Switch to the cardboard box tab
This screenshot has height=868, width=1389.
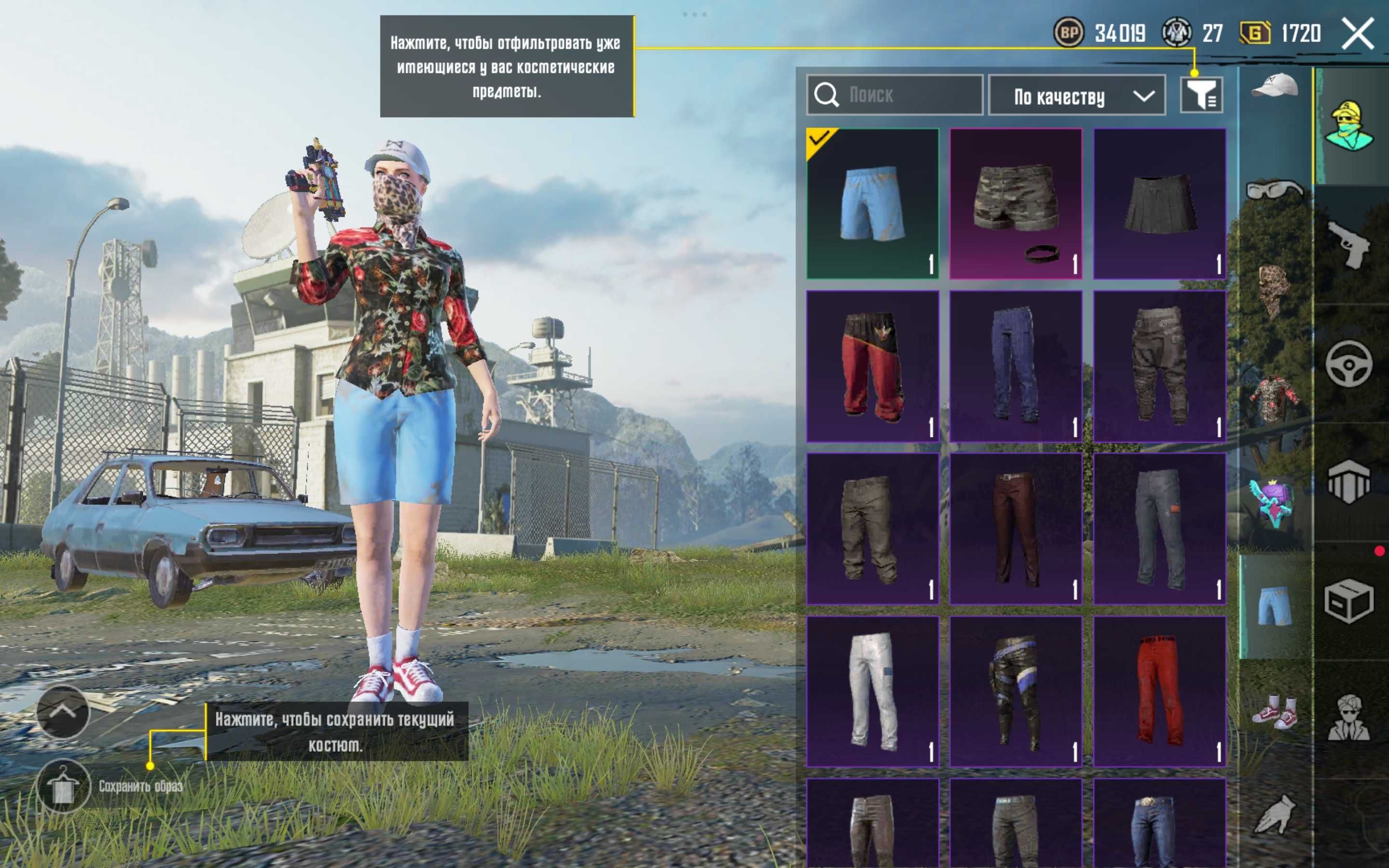click(x=1349, y=600)
